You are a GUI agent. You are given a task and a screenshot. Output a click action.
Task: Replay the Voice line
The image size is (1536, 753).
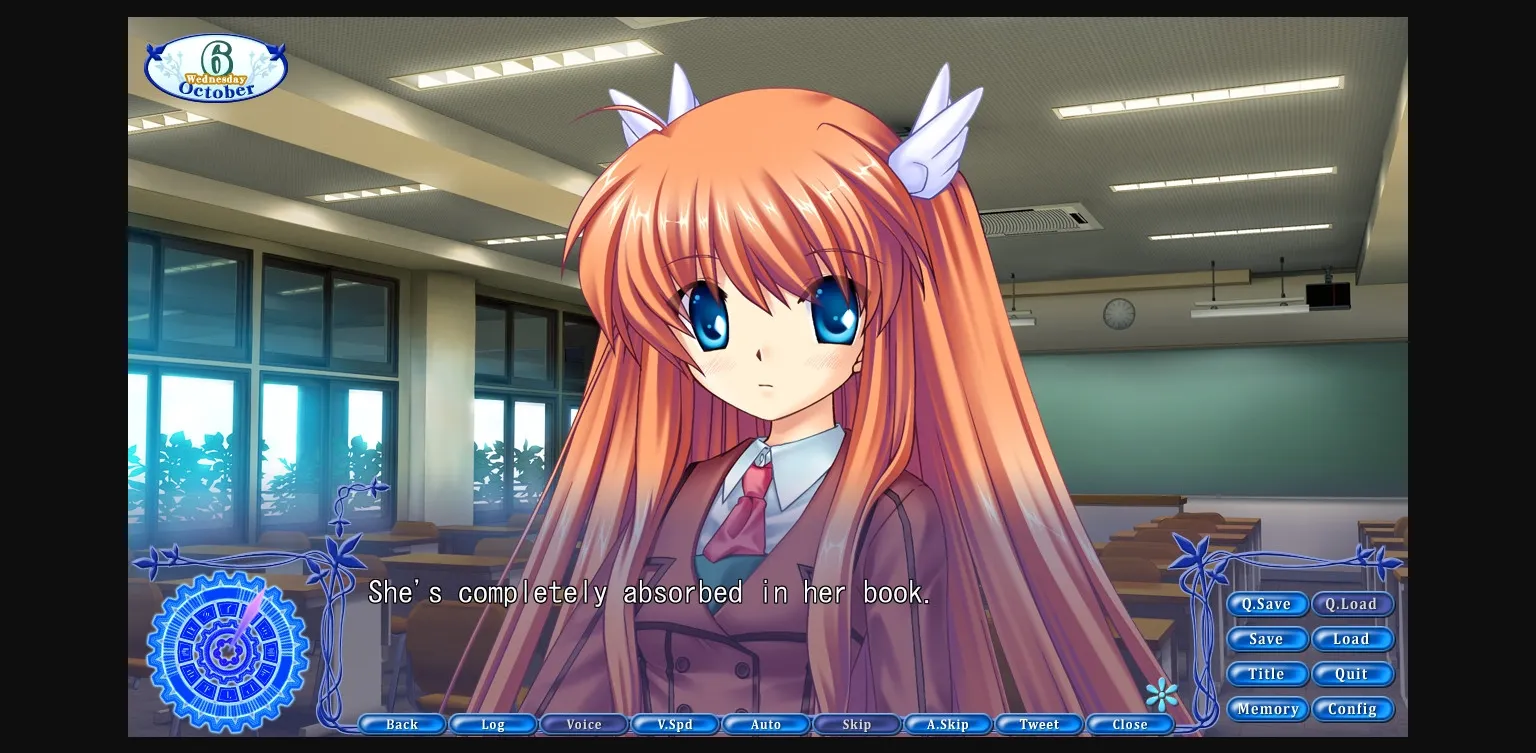[x=584, y=724]
